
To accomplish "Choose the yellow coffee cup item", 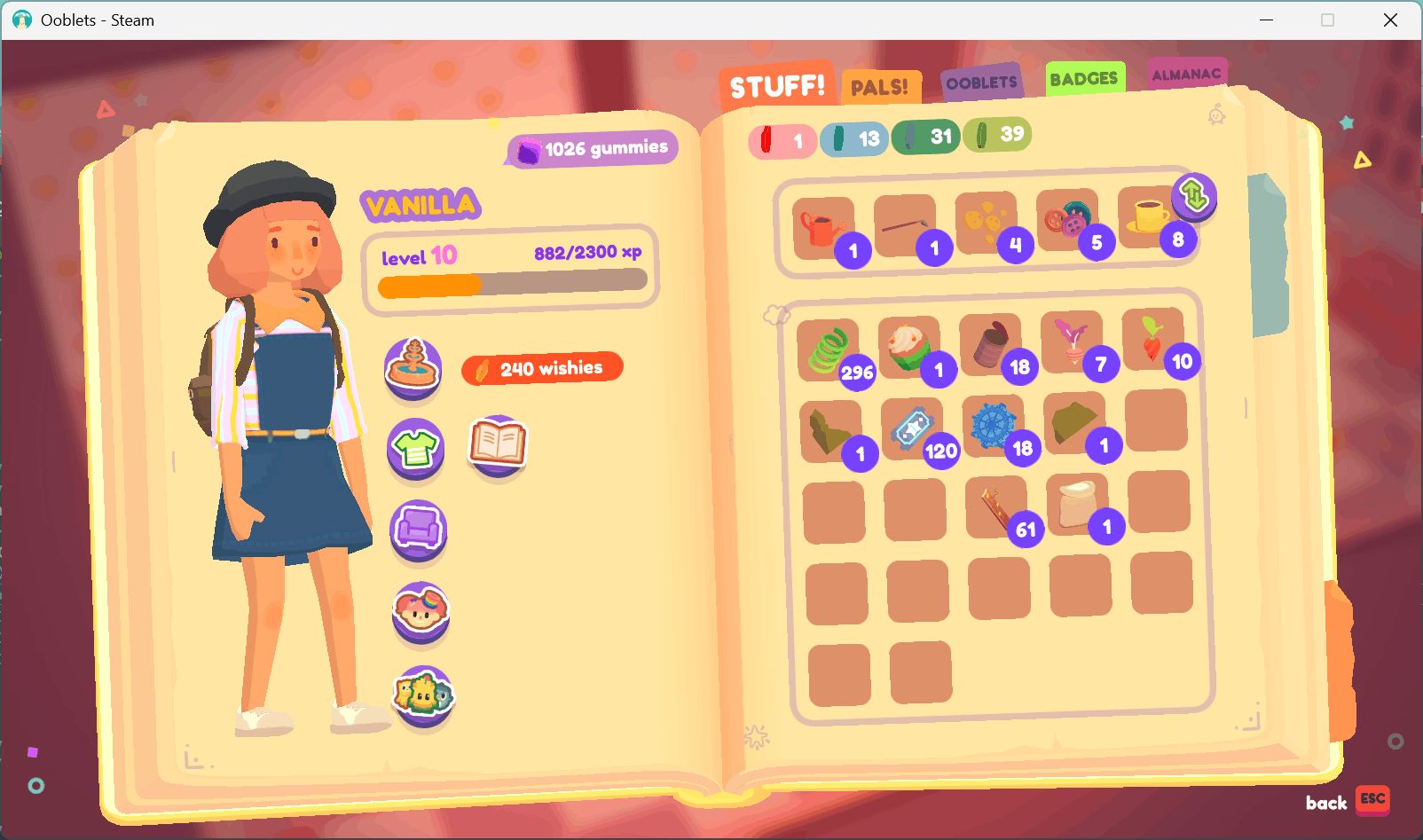I will [1148, 217].
